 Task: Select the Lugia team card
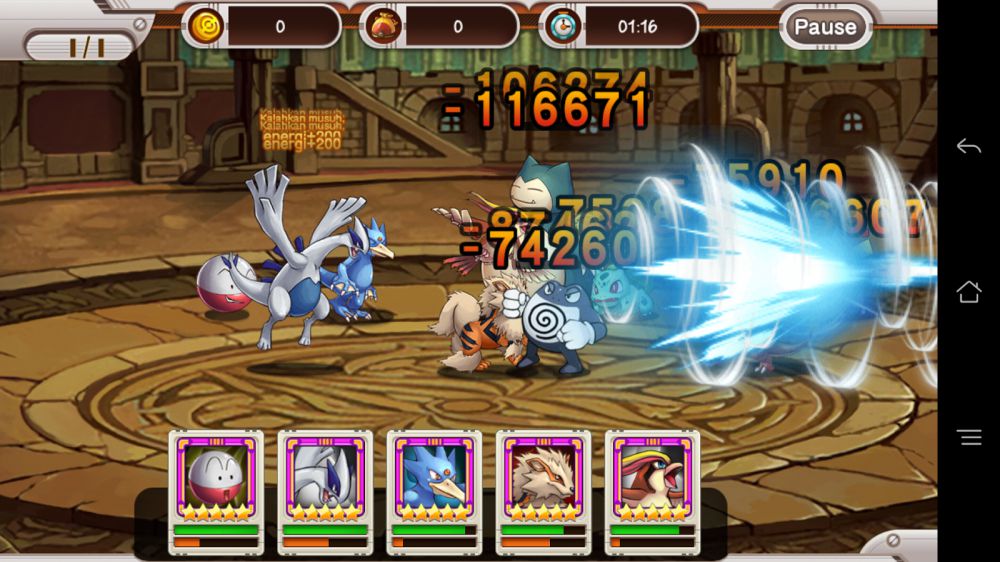(x=325, y=478)
